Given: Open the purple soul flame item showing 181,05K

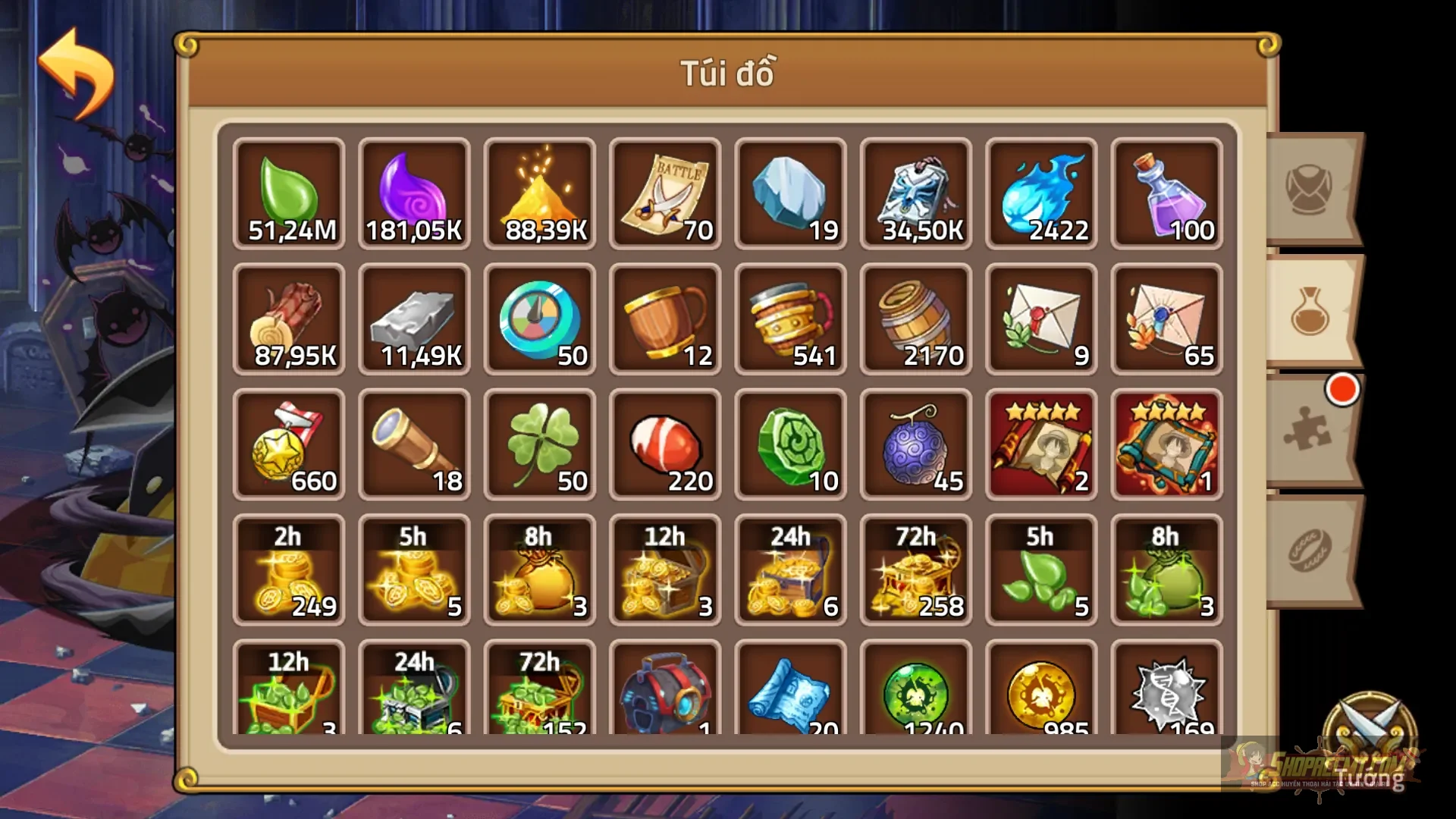Looking at the screenshot, I should 414,193.
